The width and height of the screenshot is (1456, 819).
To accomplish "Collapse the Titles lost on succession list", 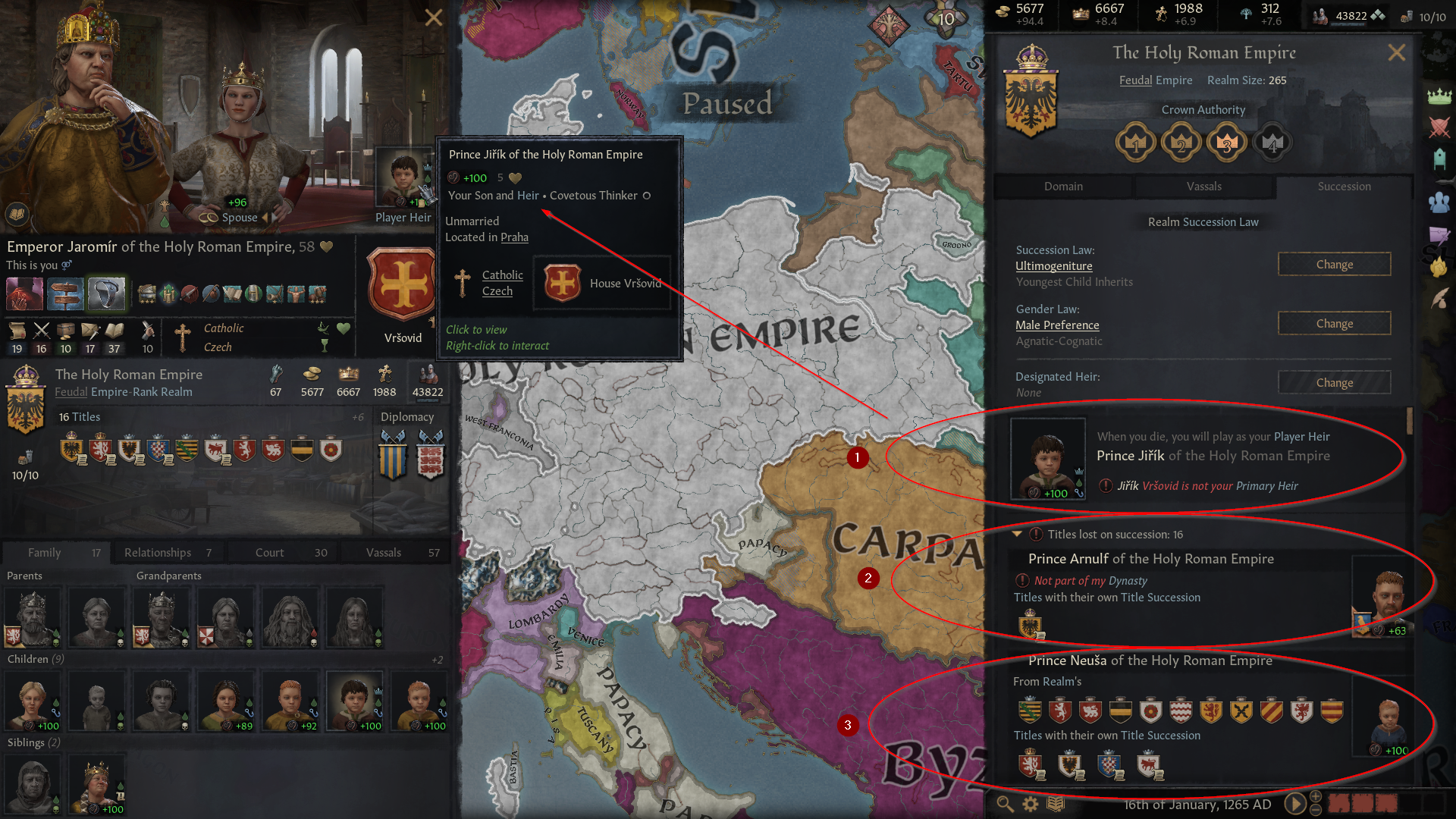I will tap(1018, 534).
